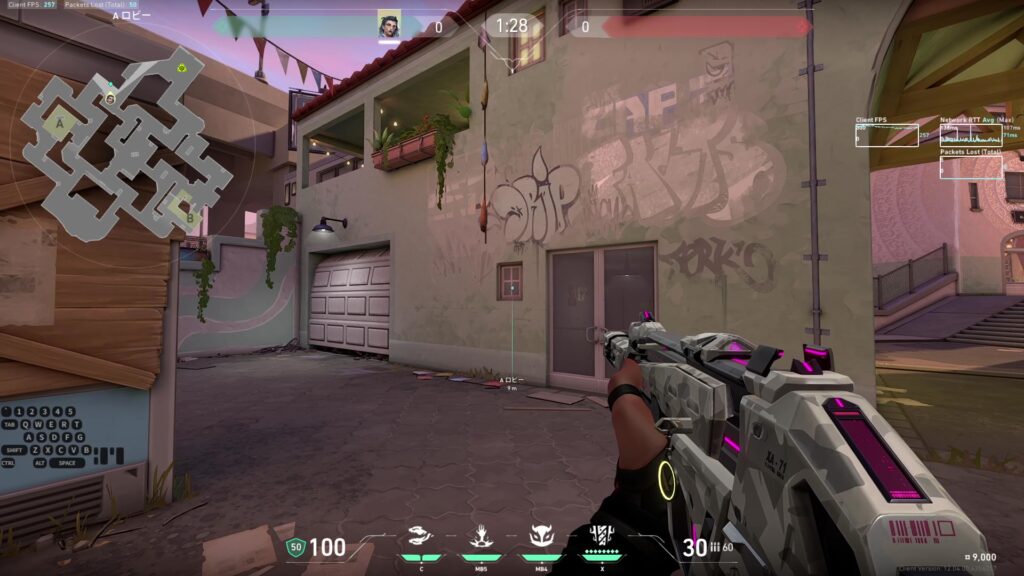
Task: Select the A site marker on the minimap
Action: pos(61,123)
